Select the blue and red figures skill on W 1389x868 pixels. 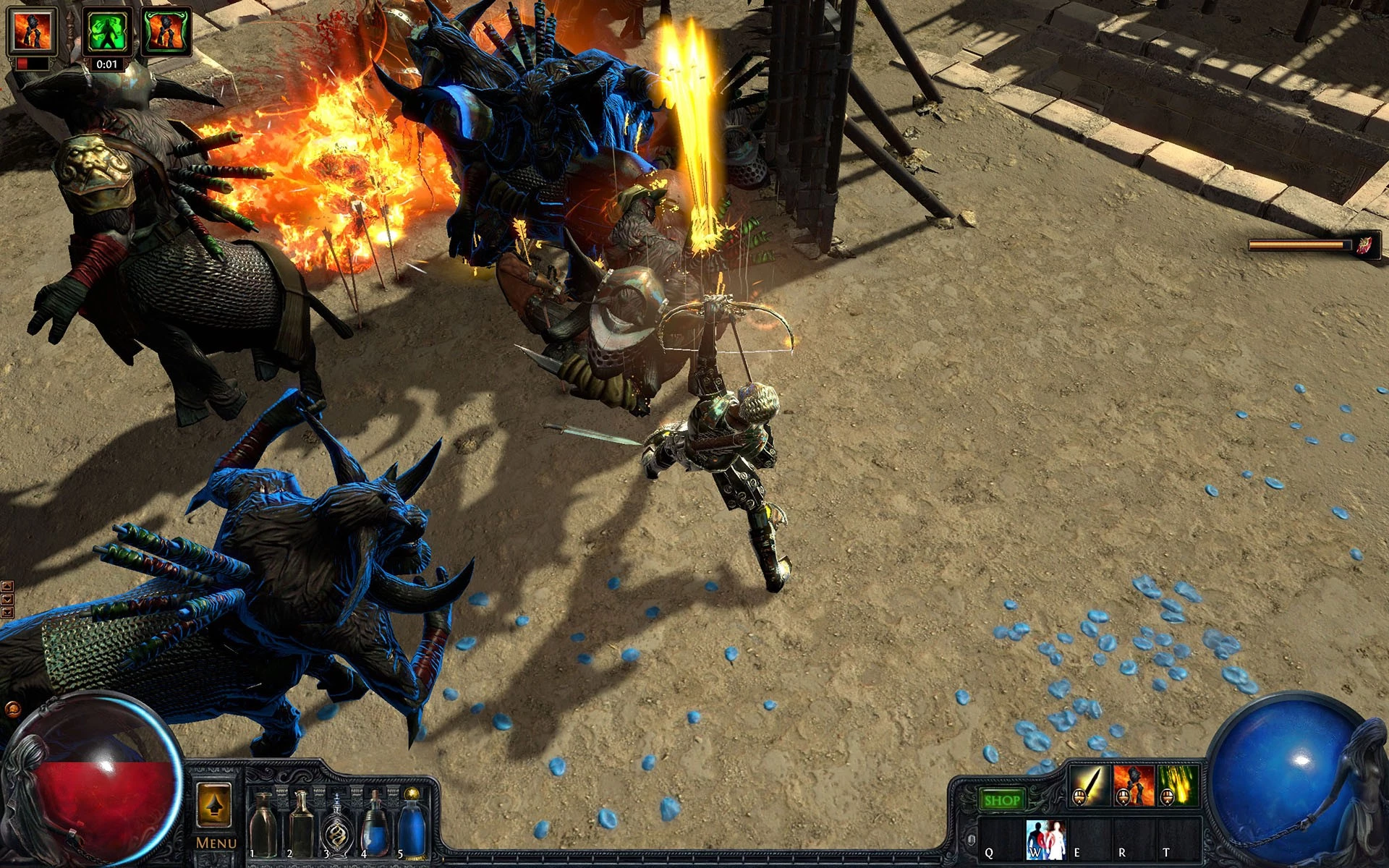(1045, 839)
